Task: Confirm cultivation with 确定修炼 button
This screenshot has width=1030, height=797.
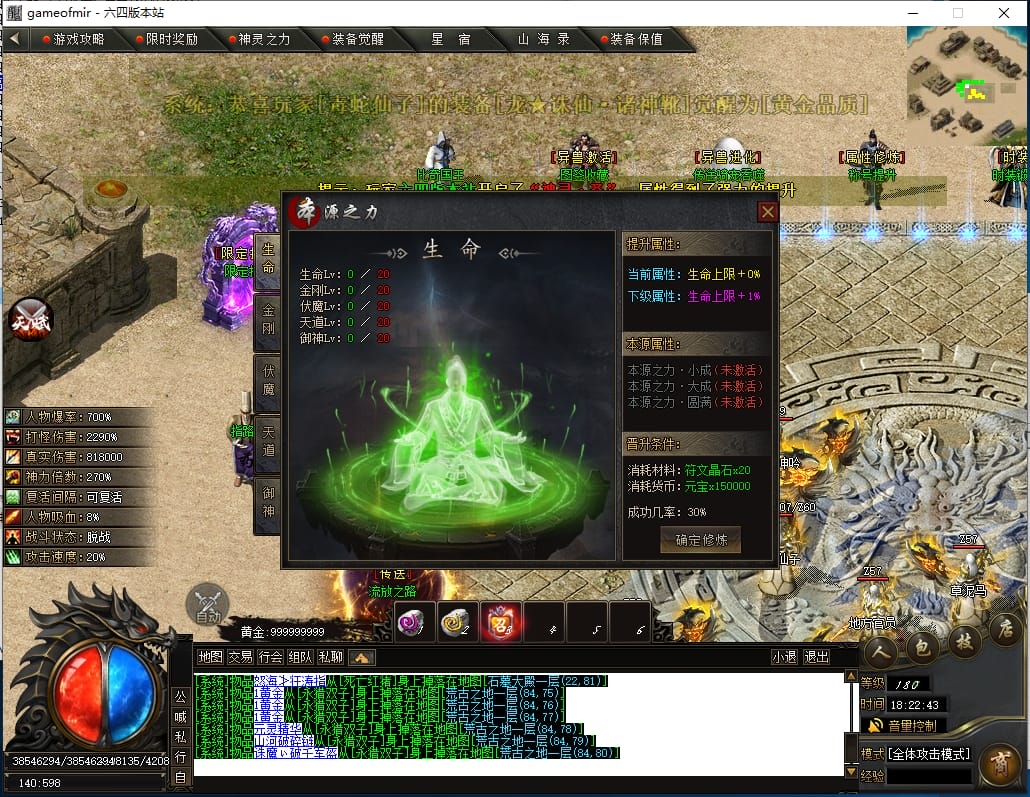Action: 700,540
